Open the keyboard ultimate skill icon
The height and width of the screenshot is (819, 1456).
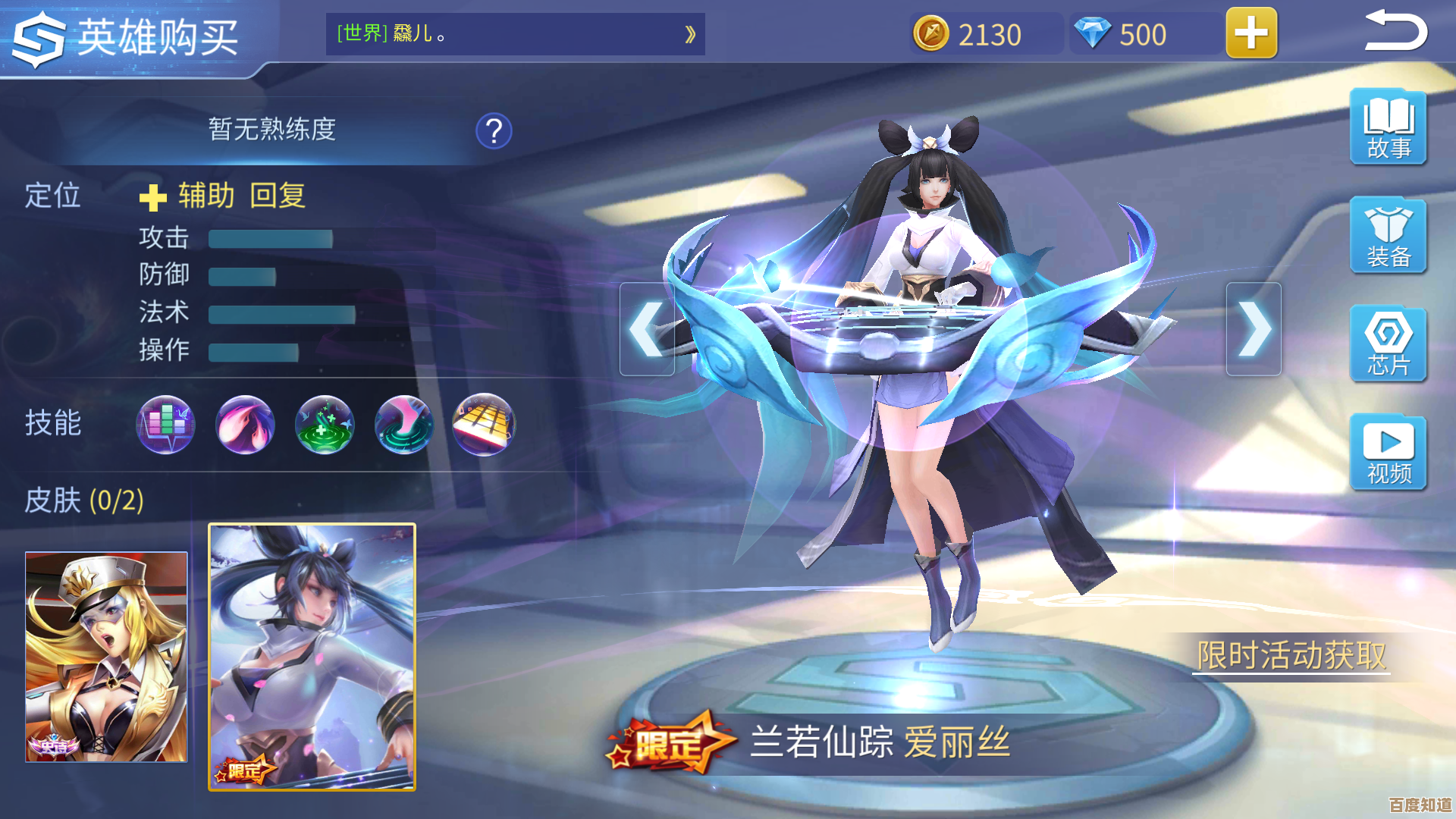484,425
